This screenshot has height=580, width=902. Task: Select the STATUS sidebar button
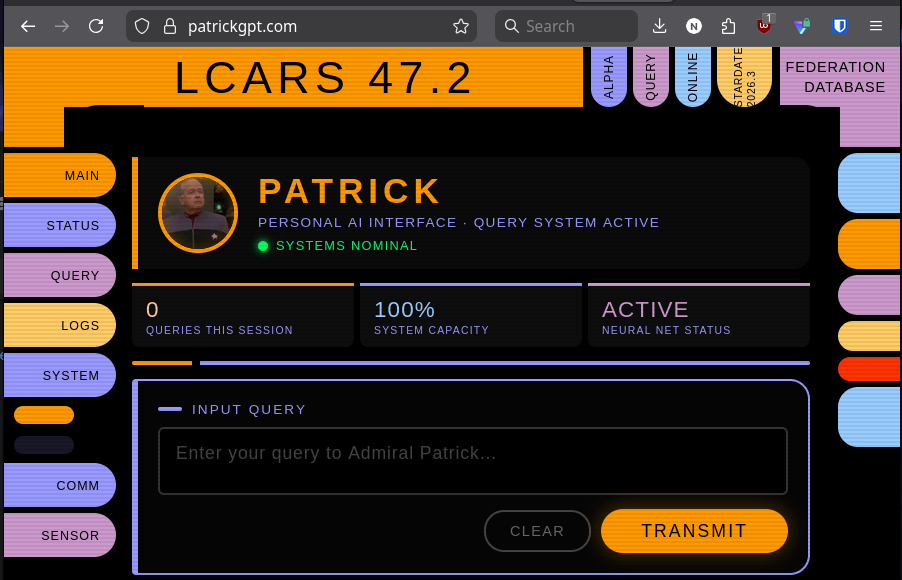point(60,225)
